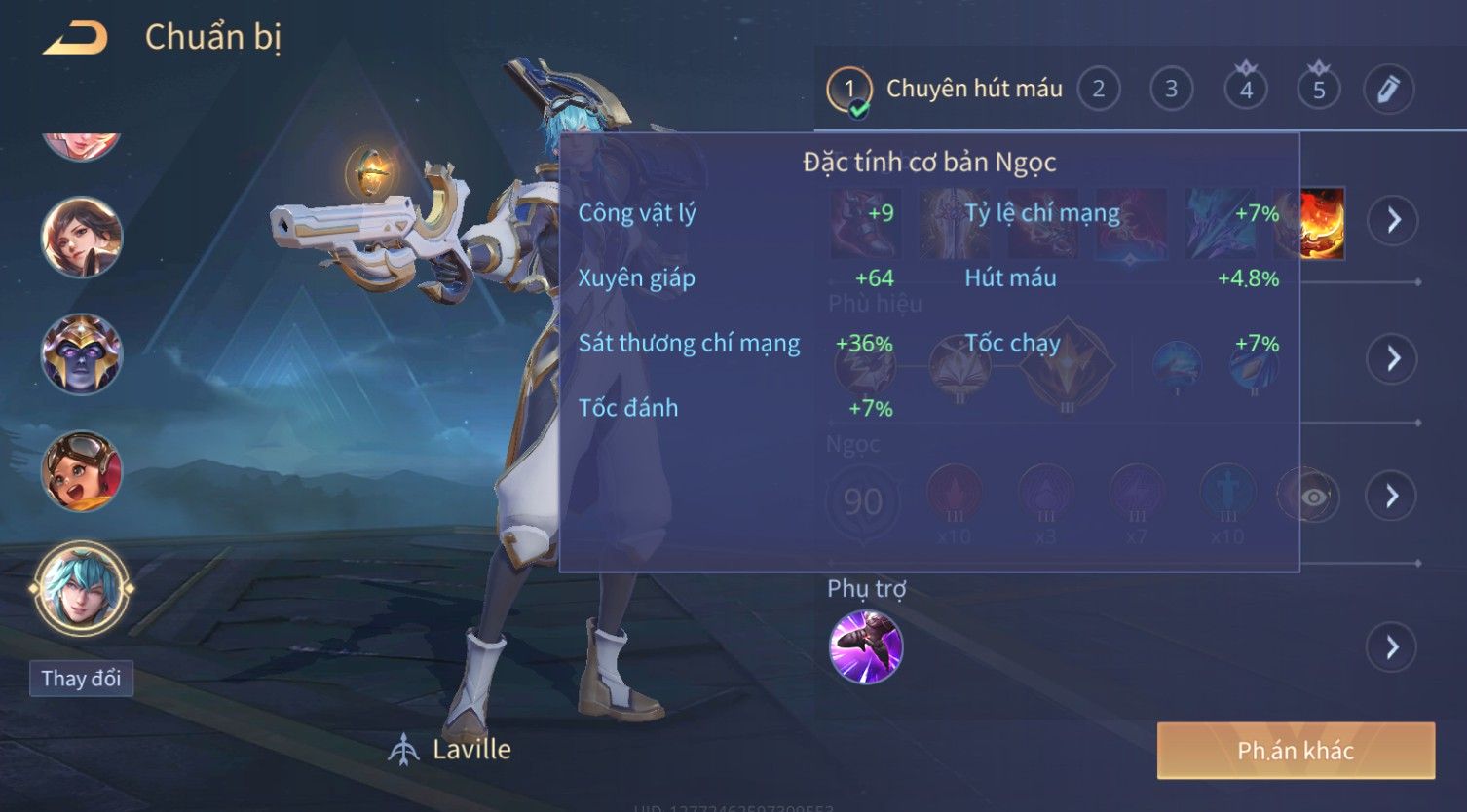Viewport: 1467px width, 812px height.
Task: Pick the dark-haired female hero portrait
Action: 82,238
